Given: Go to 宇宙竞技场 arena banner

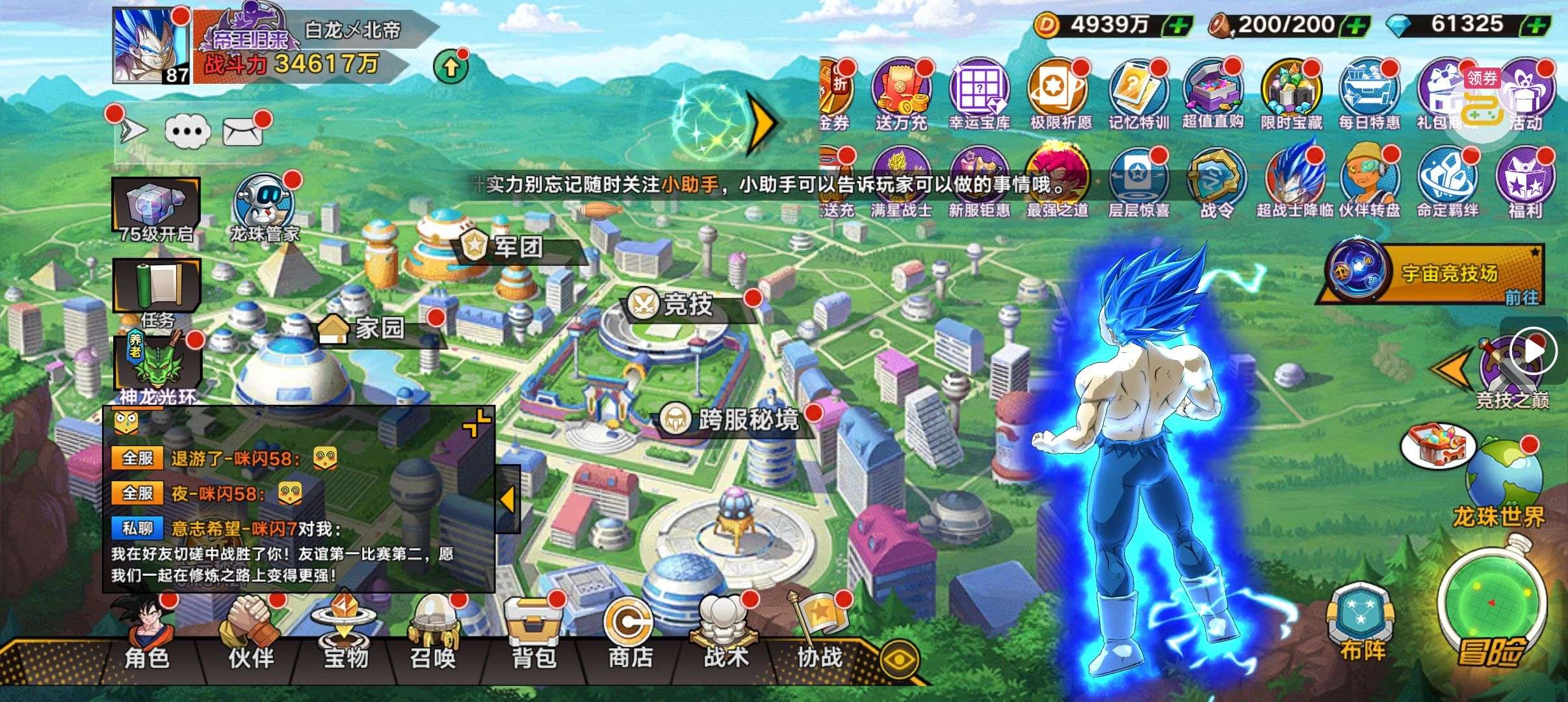Looking at the screenshot, I should coord(1437,274).
